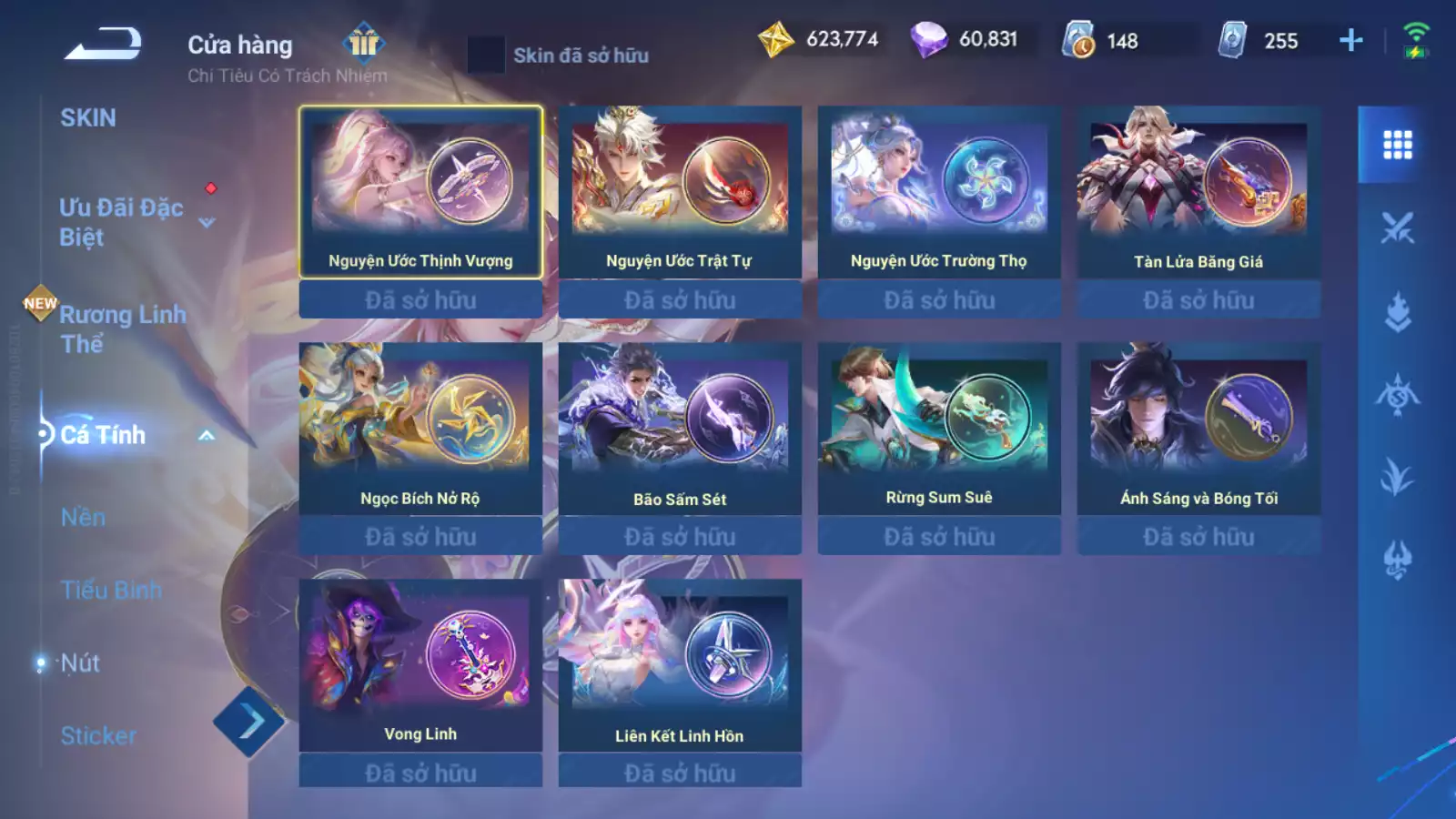Open the Vong Linh item card

pyautogui.click(x=420, y=665)
